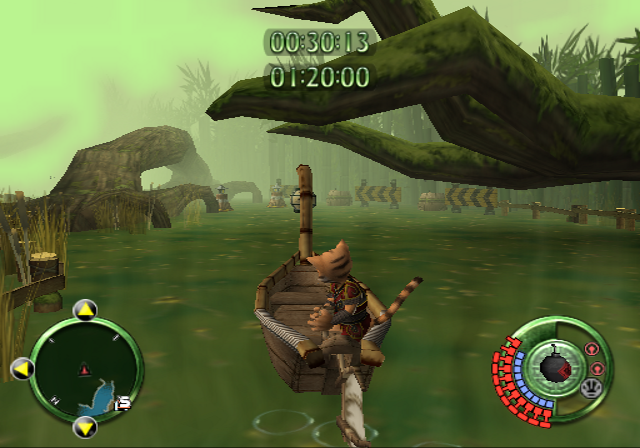Viewport: 640px width, 448px height.
Task: Click the white flag marker on the minimap edge
Action: pyautogui.click(x=124, y=403)
